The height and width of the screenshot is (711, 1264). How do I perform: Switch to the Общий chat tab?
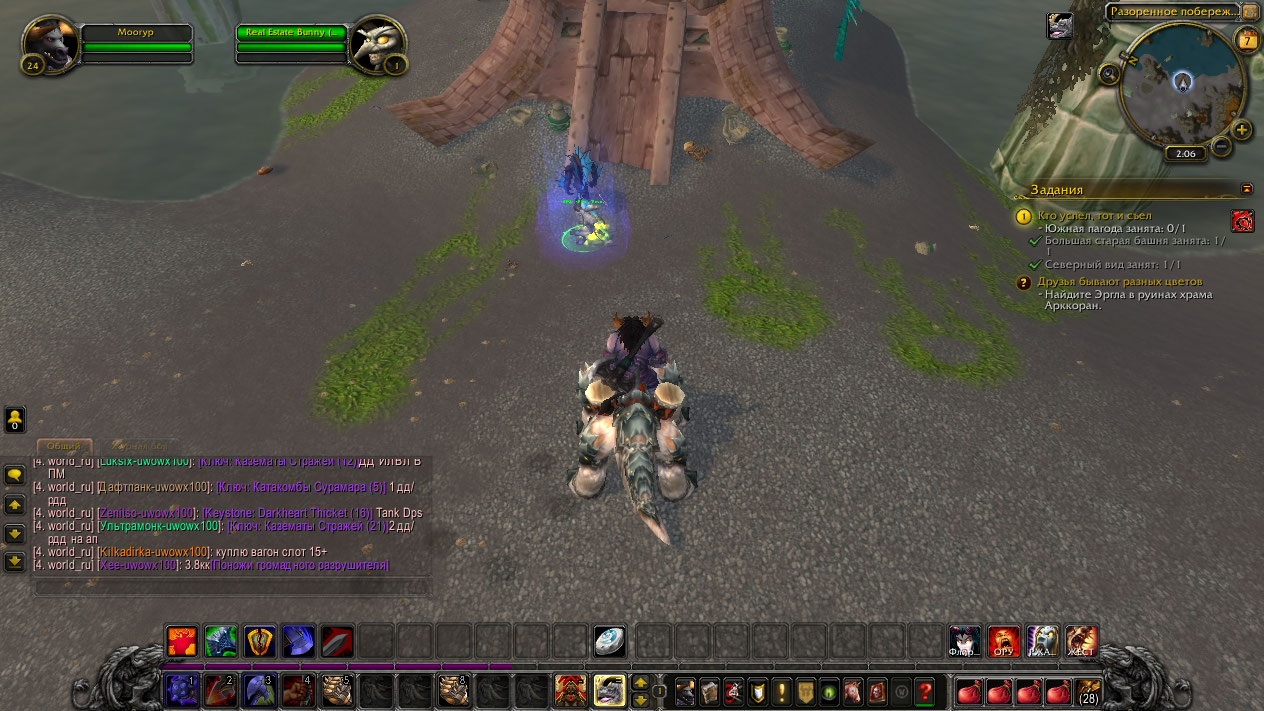click(x=65, y=446)
